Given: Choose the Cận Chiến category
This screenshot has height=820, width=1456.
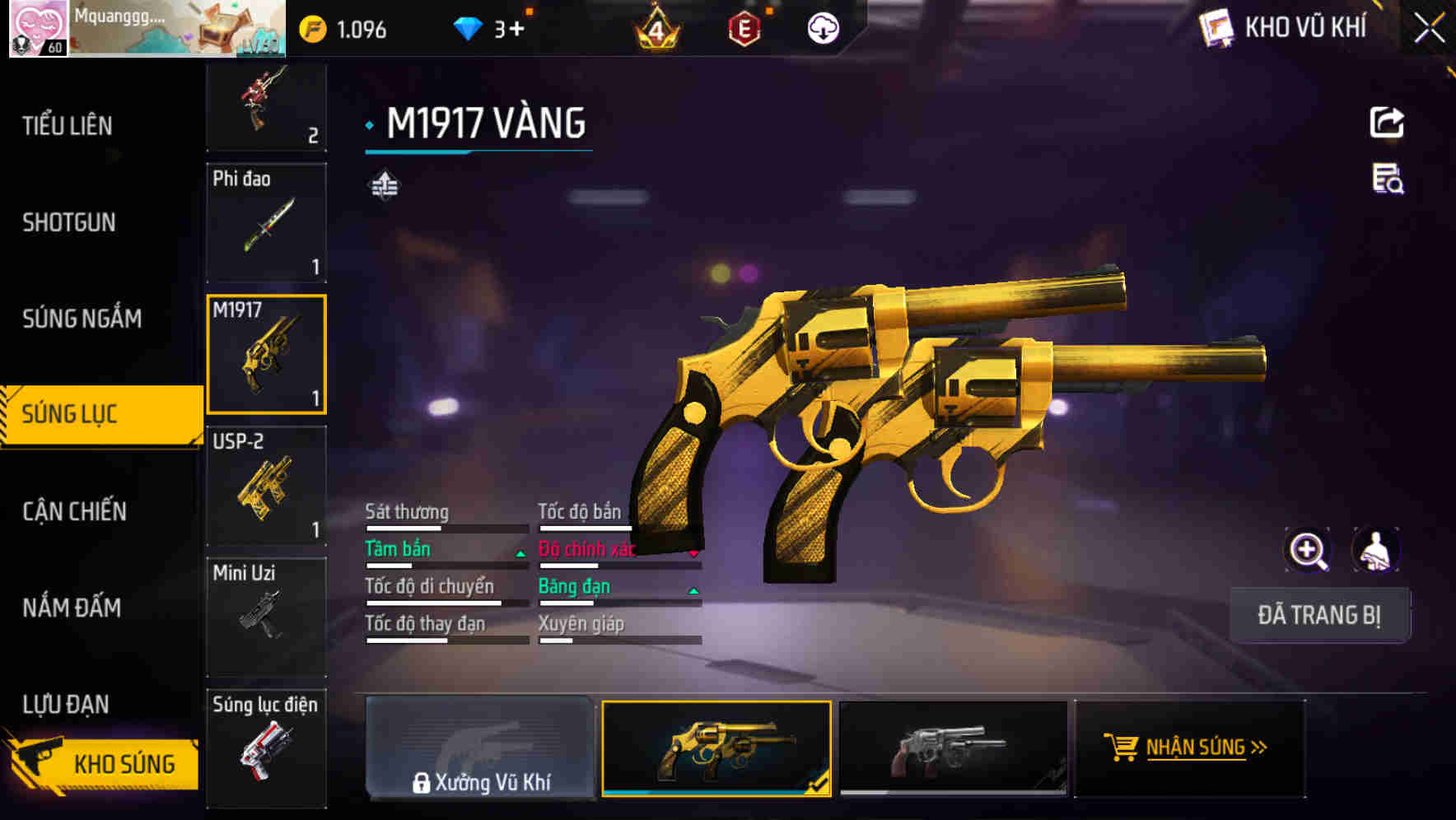Looking at the screenshot, I should click(75, 511).
